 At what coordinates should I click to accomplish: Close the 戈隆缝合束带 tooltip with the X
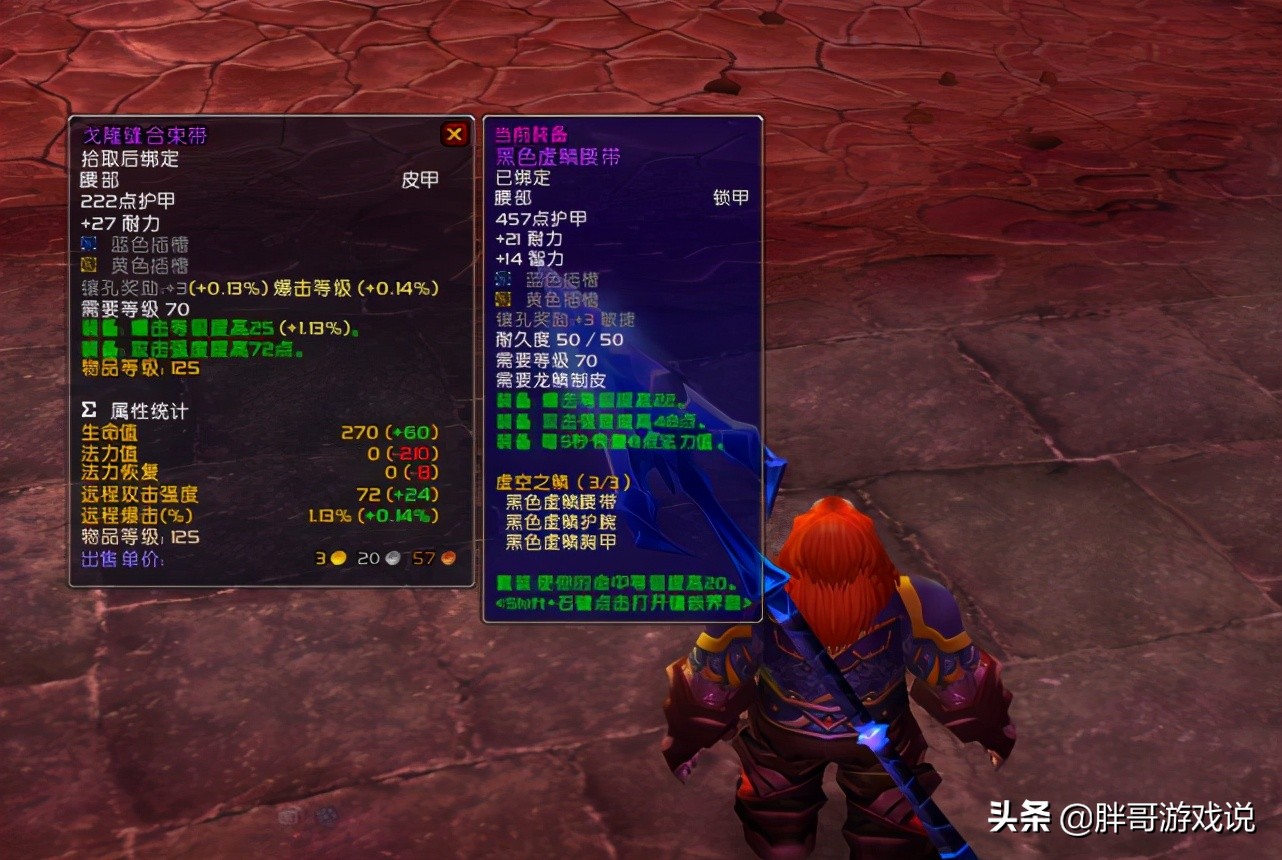click(454, 134)
